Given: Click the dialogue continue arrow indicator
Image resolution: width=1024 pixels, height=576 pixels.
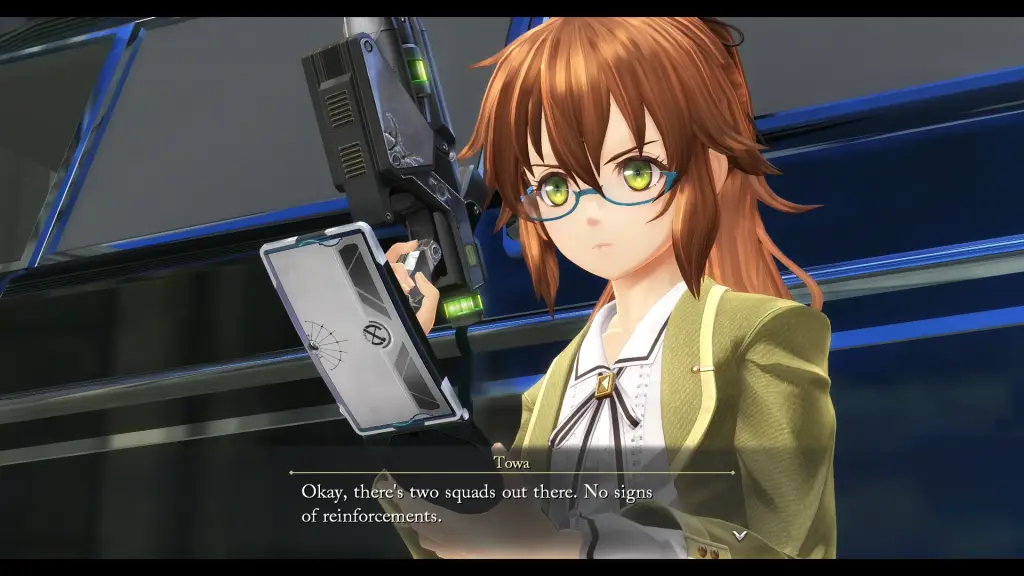Looking at the screenshot, I should [x=739, y=535].
